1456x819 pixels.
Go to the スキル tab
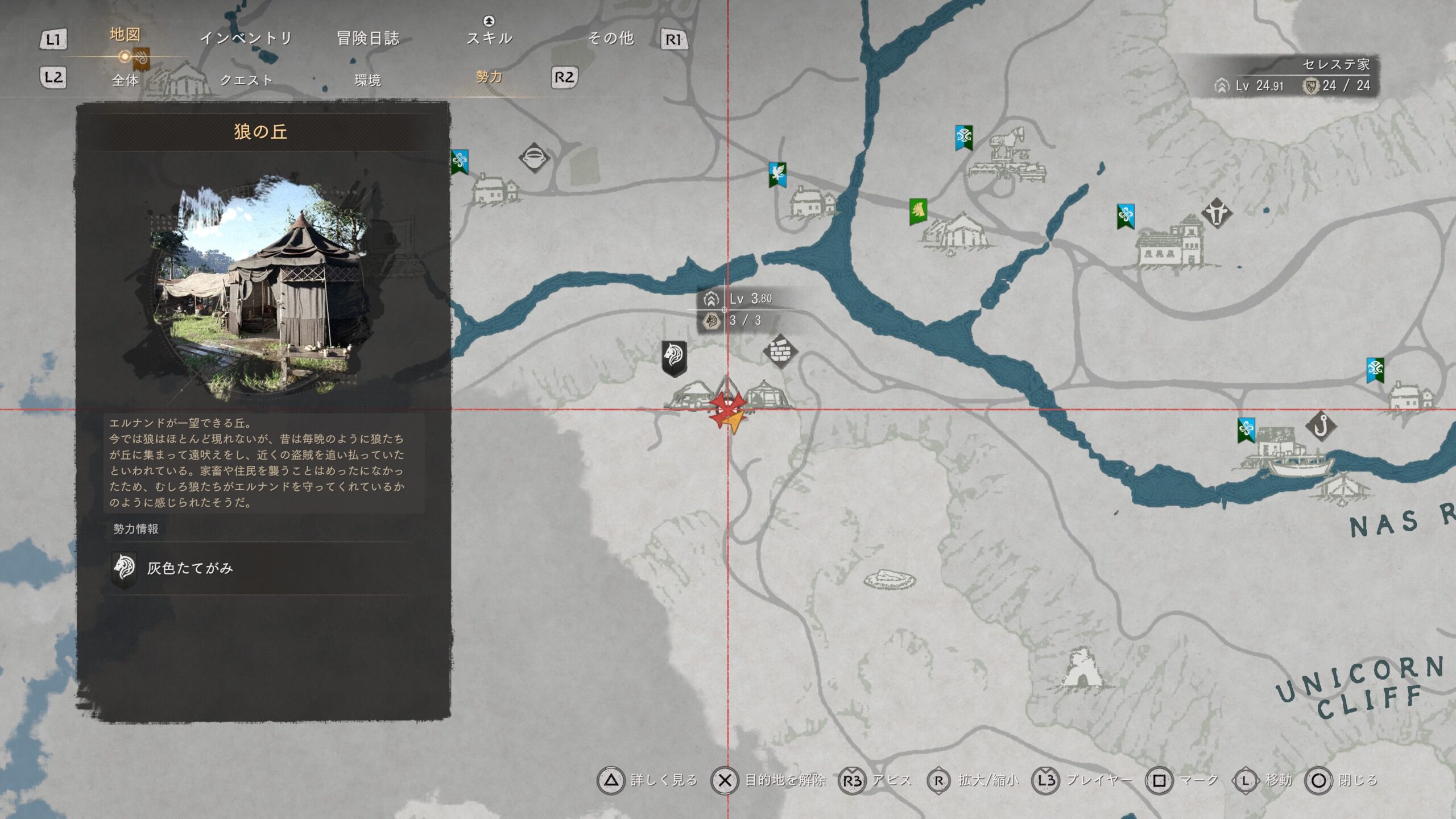tap(489, 38)
